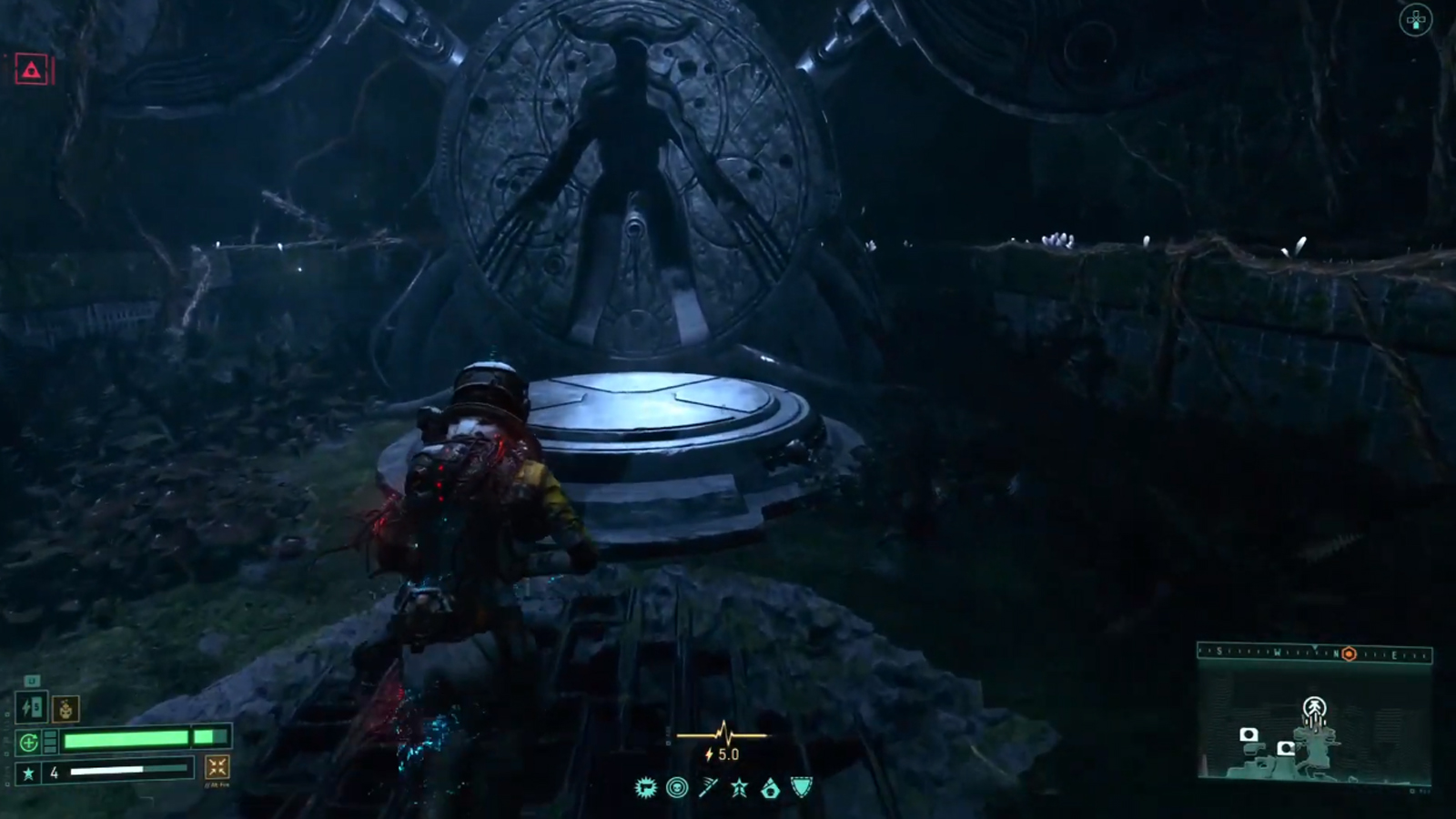This screenshot has width=1456, height=819.
Task: Select the circular player marker on minimap
Action: tap(1314, 707)
